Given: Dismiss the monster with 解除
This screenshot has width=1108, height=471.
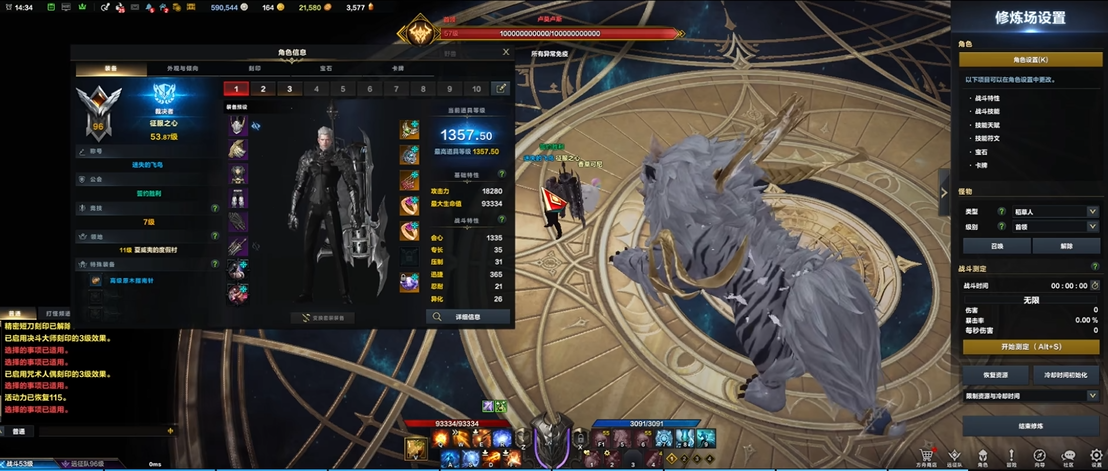Looking at the screenshot, I should [x=1065, y=245].
